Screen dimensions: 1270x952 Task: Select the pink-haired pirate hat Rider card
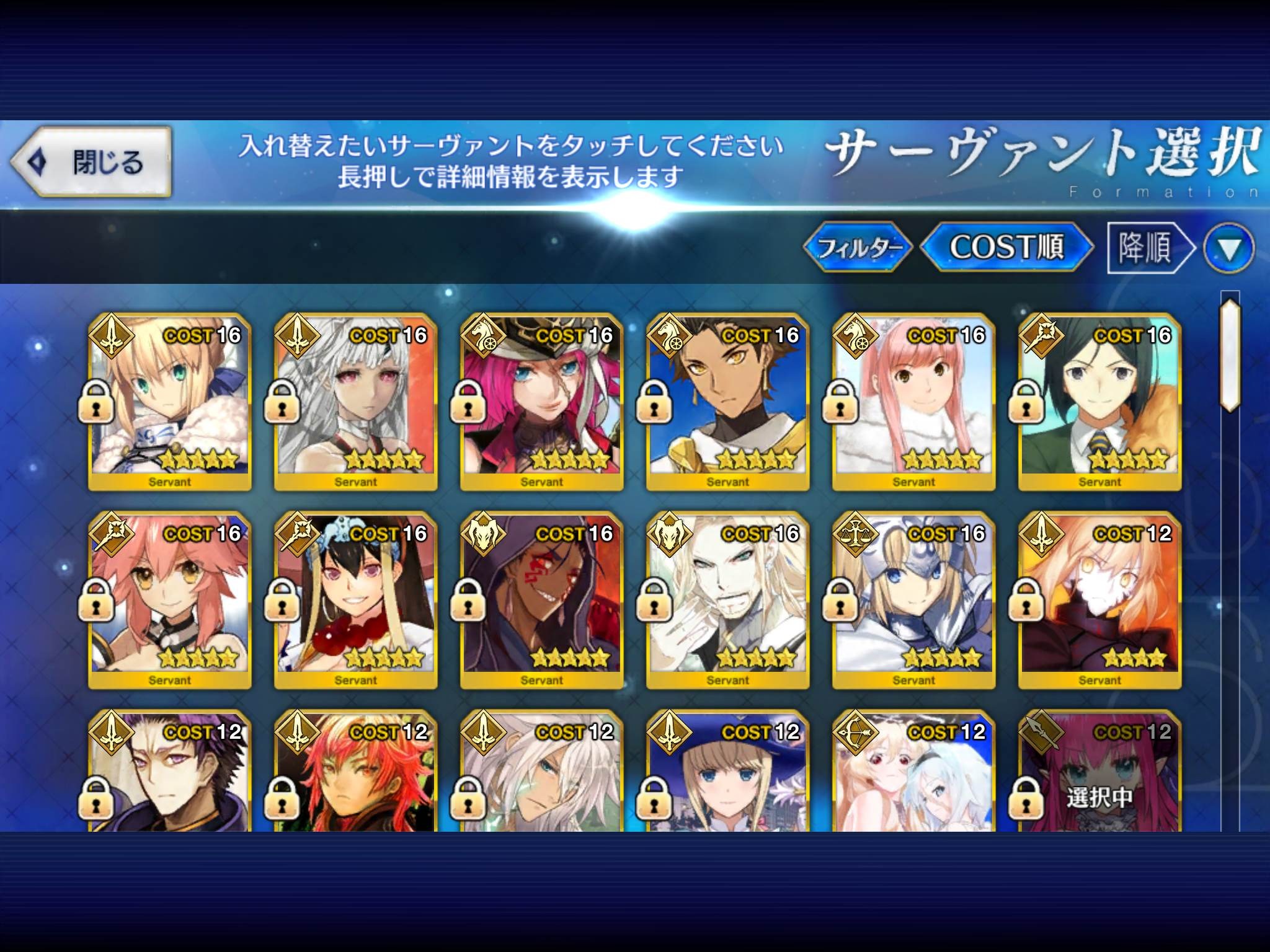pos(541,402)
